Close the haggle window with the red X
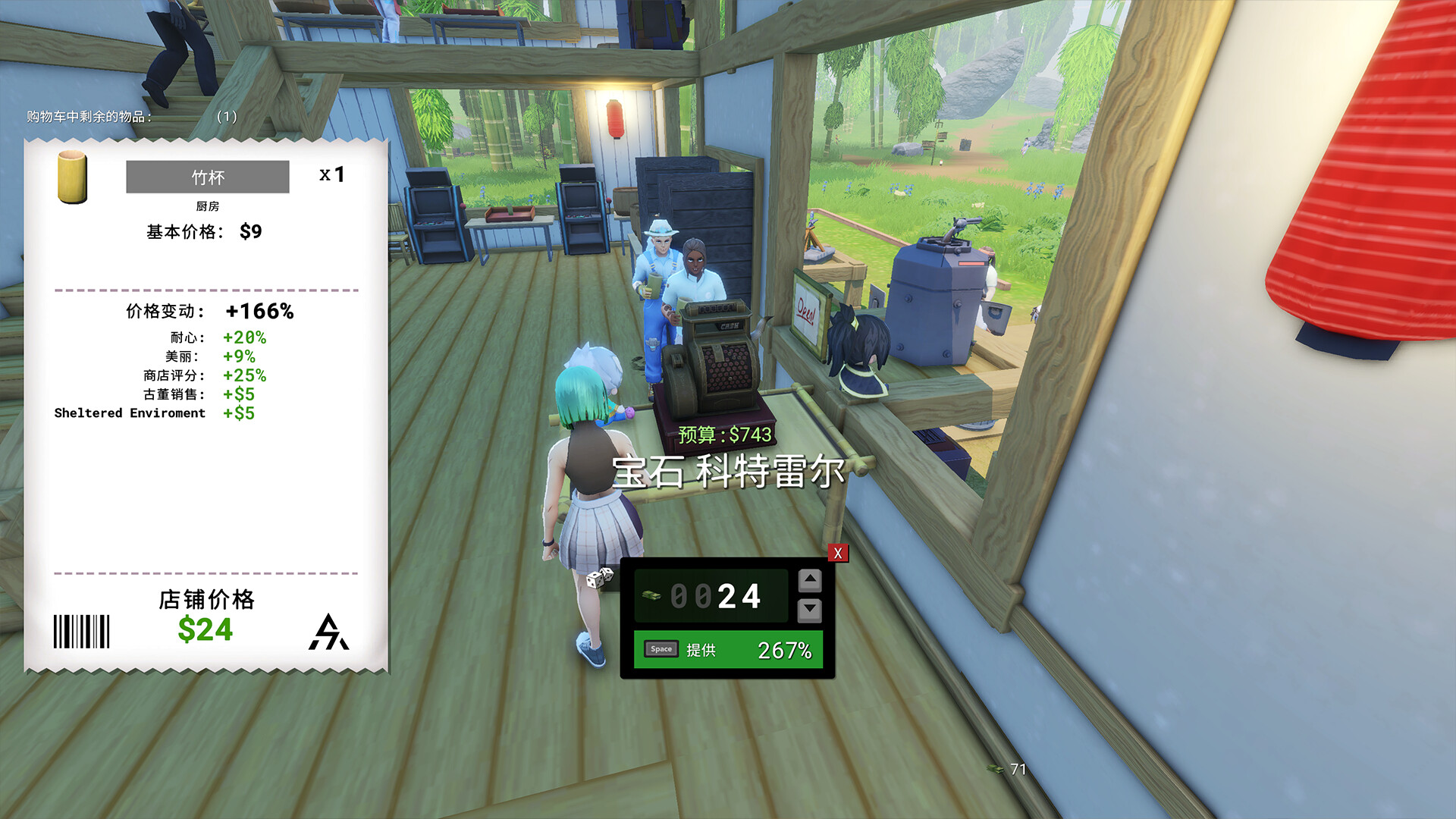The width and height of the screenshot is (1456, 819). click(837, 554)
